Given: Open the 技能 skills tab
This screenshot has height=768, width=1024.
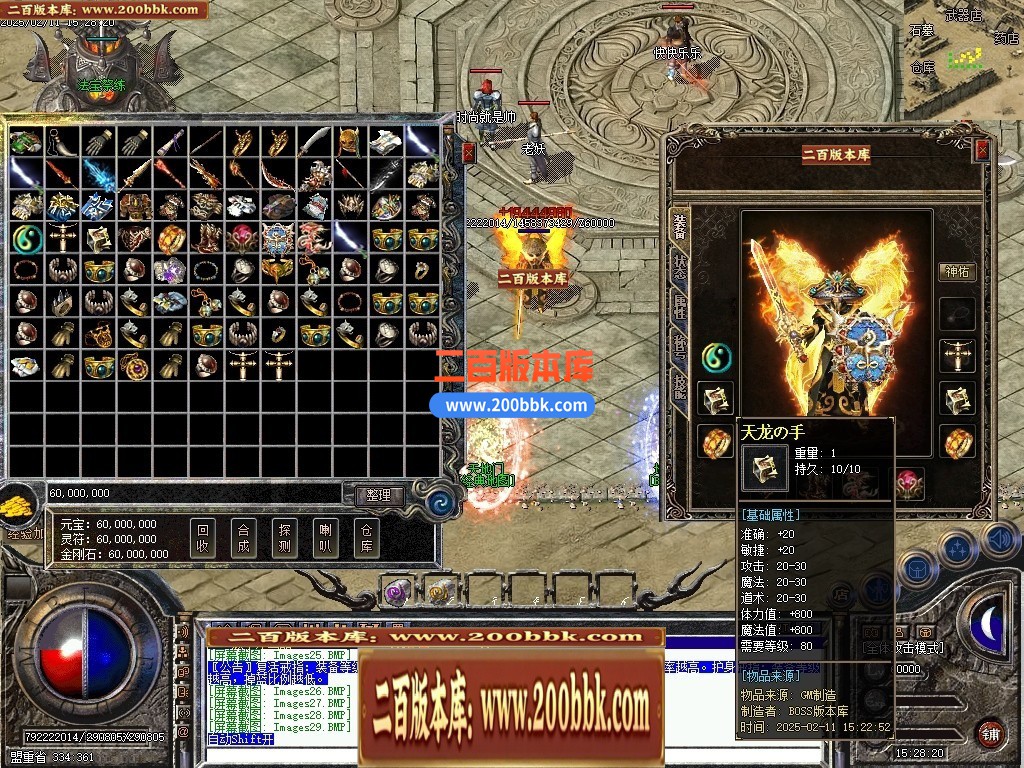Looking at the screenshot, I should (x=680, y=389).
